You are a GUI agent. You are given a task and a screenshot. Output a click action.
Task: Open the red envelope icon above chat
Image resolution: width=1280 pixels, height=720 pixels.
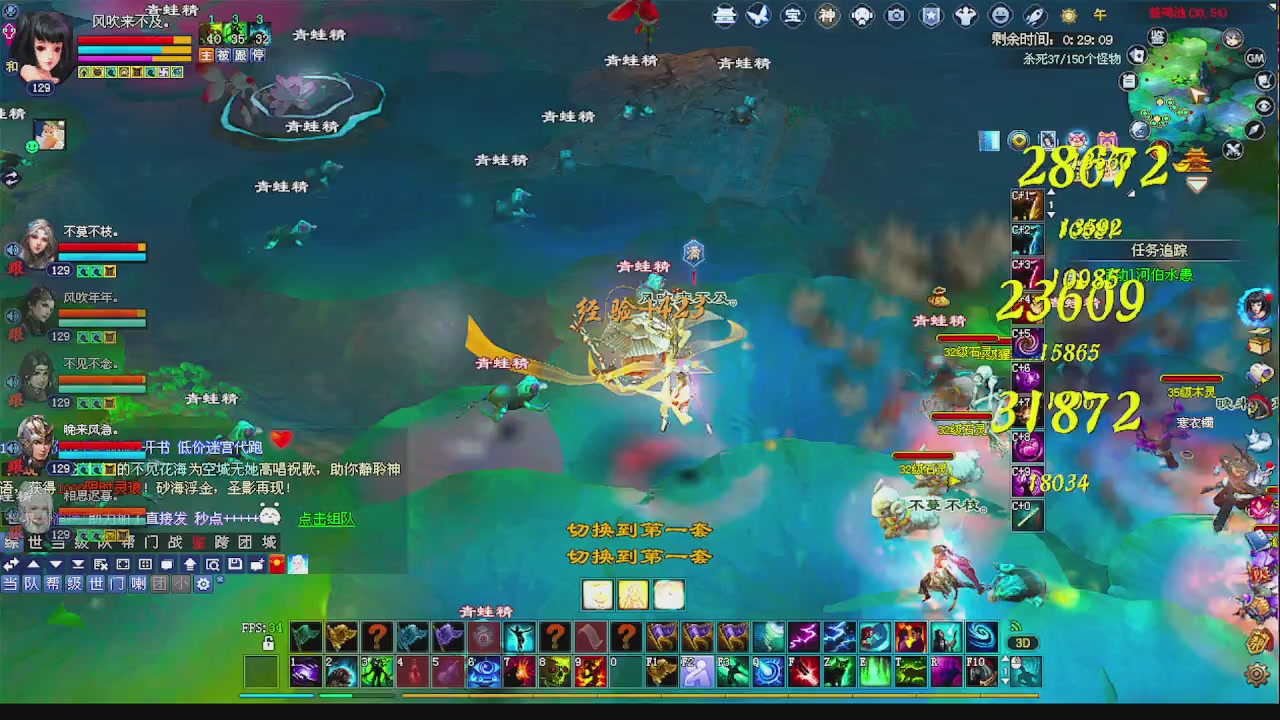[277, 564]
